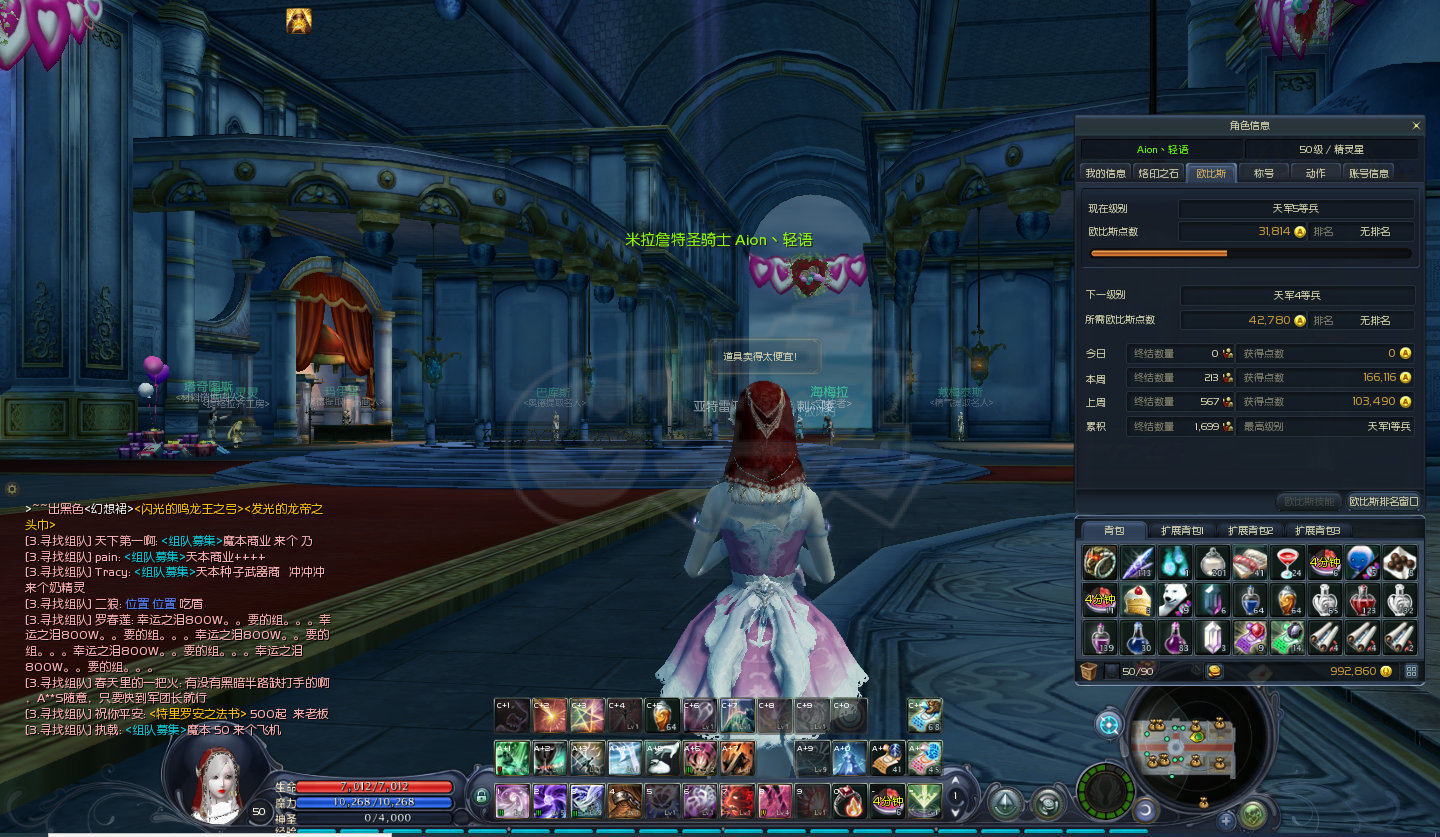Close the 角色信息 character info window
1440x837 pixels.
coord(1416,126)
